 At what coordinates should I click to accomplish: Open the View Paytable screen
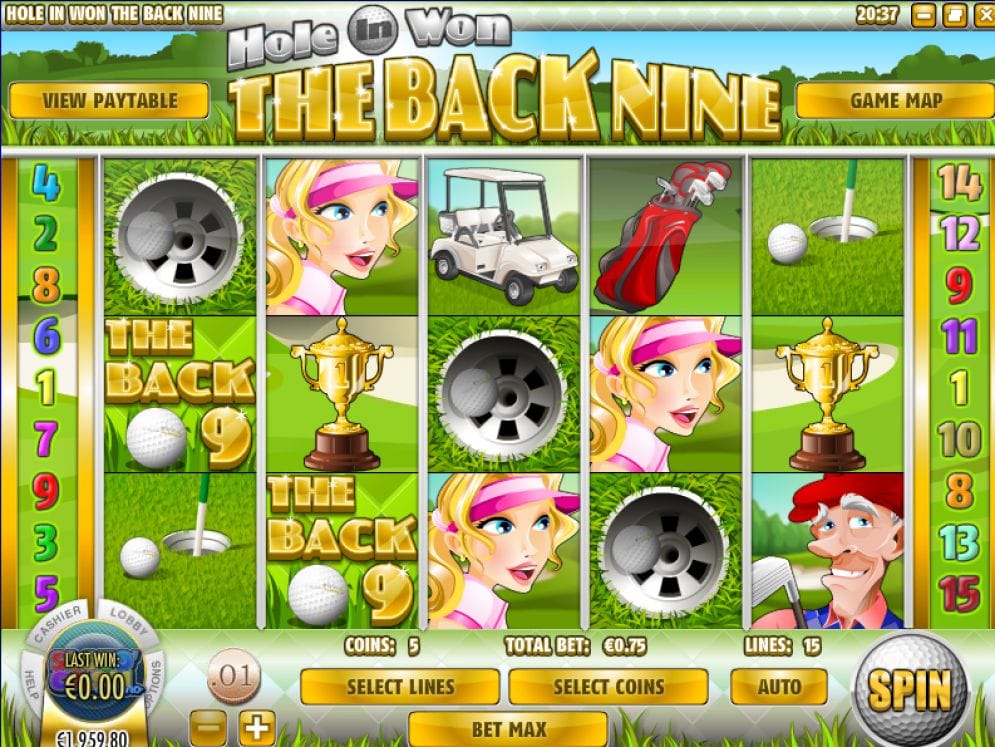[109, 100]
